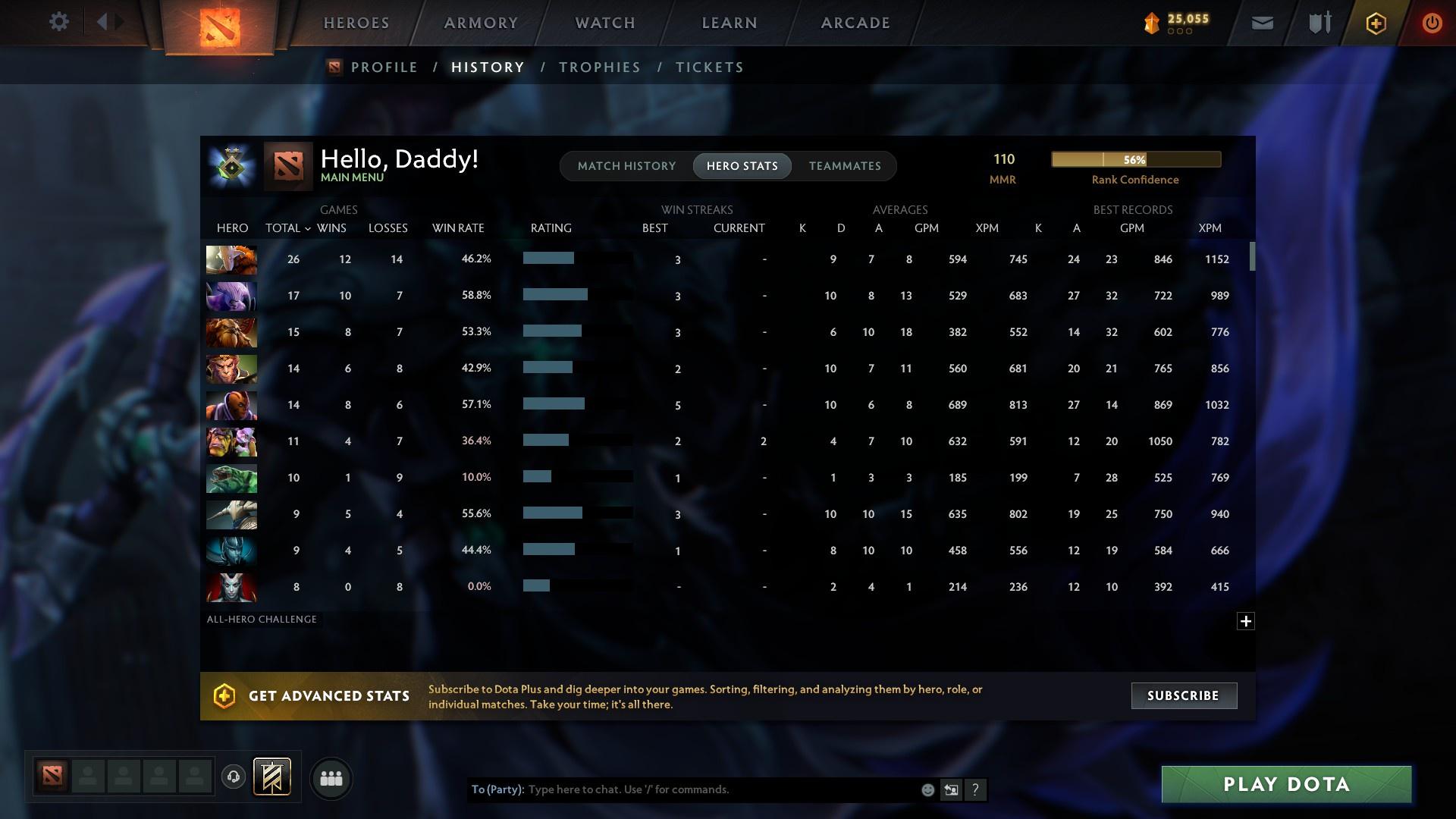Click the chat help question mark
The image size is (1456, 819).
[976, 789]
